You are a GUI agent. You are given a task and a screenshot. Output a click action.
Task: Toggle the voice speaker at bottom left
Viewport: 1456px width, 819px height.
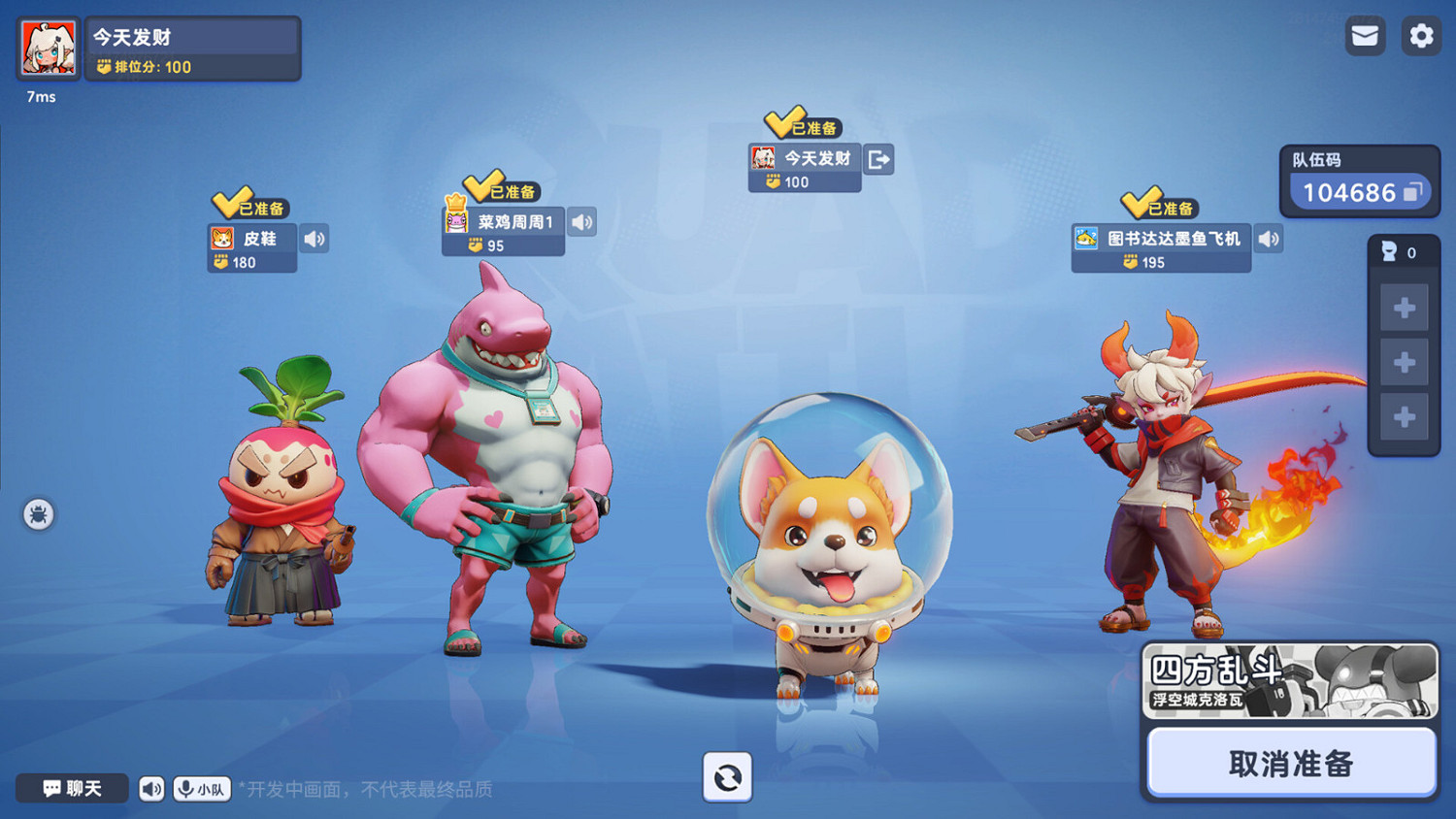pyautogui.click(x=150, y=789)
